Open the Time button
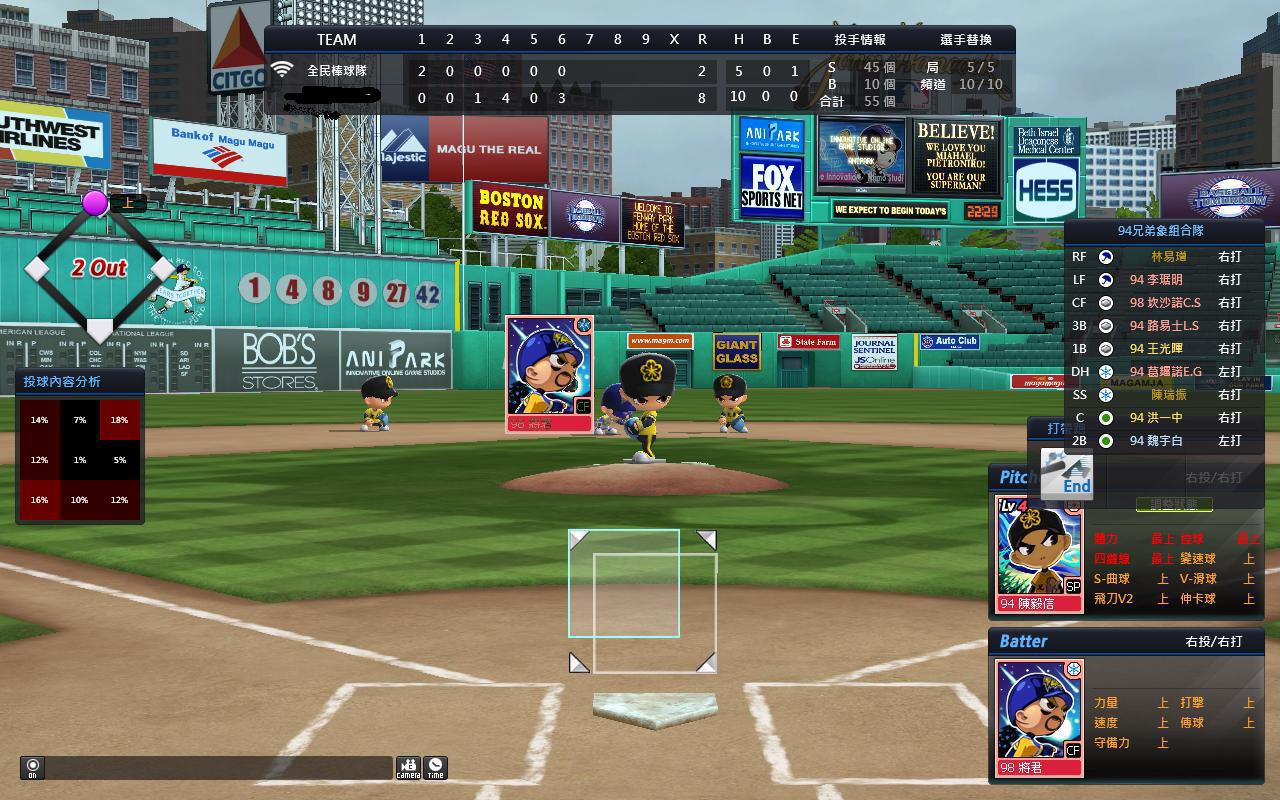Image resolution: width=1280 pixels, height=800 pixels. tap(435, 767)
